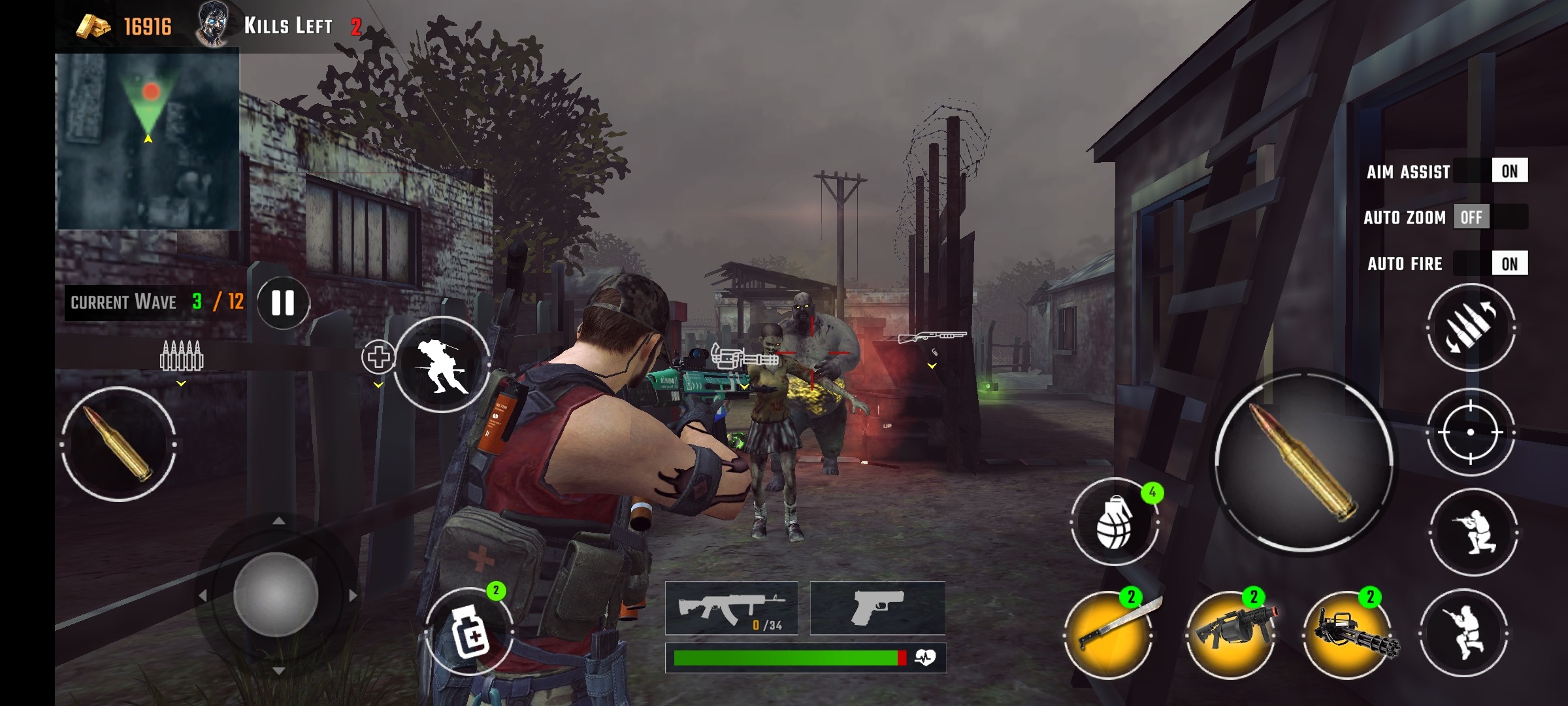Screen dimensions: 1568x706
Task: Tap the large bullet fire button on the right
Action: tap(1303, 461)
